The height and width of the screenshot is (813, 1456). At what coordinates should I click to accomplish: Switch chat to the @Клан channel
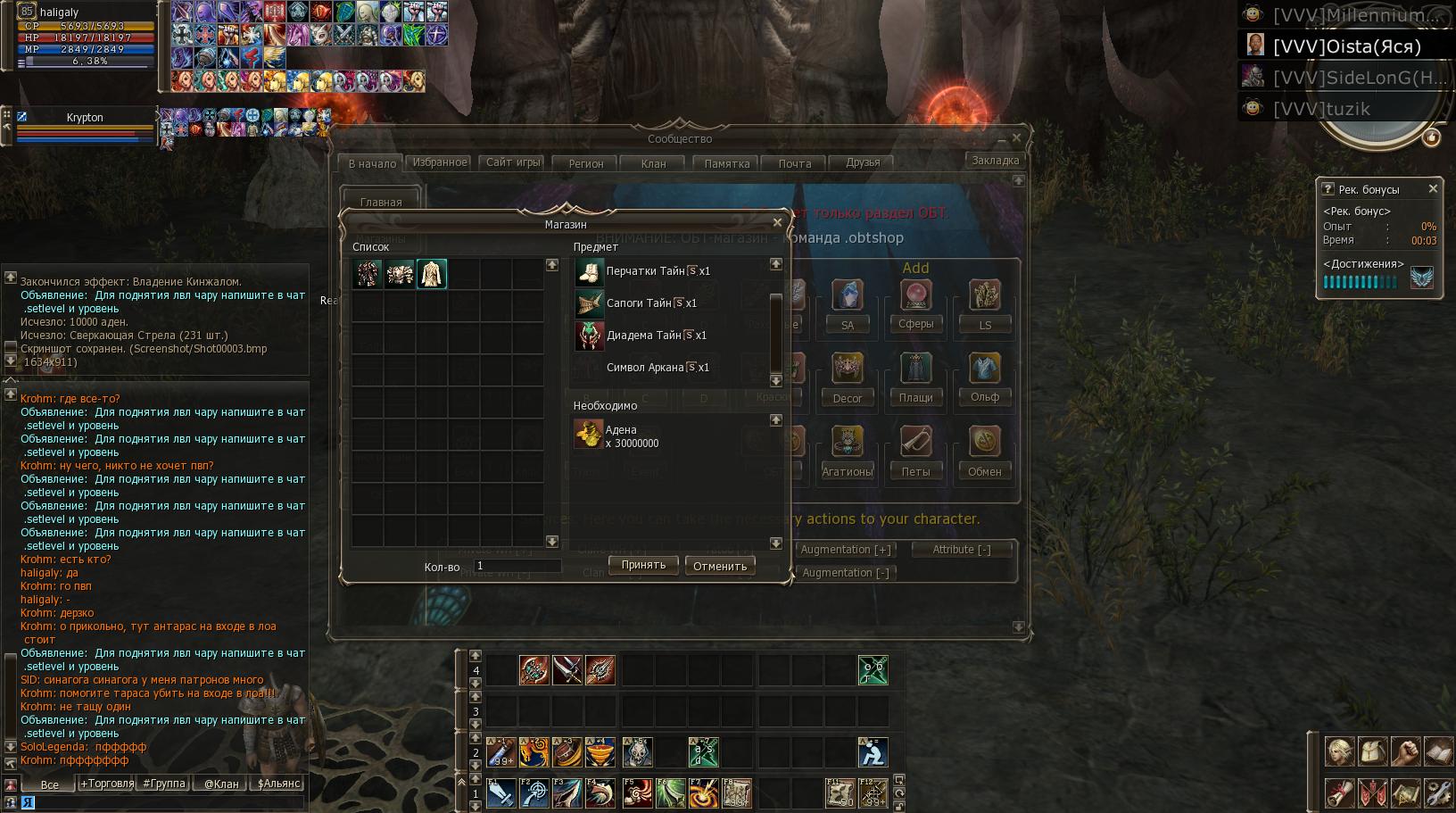221,784
